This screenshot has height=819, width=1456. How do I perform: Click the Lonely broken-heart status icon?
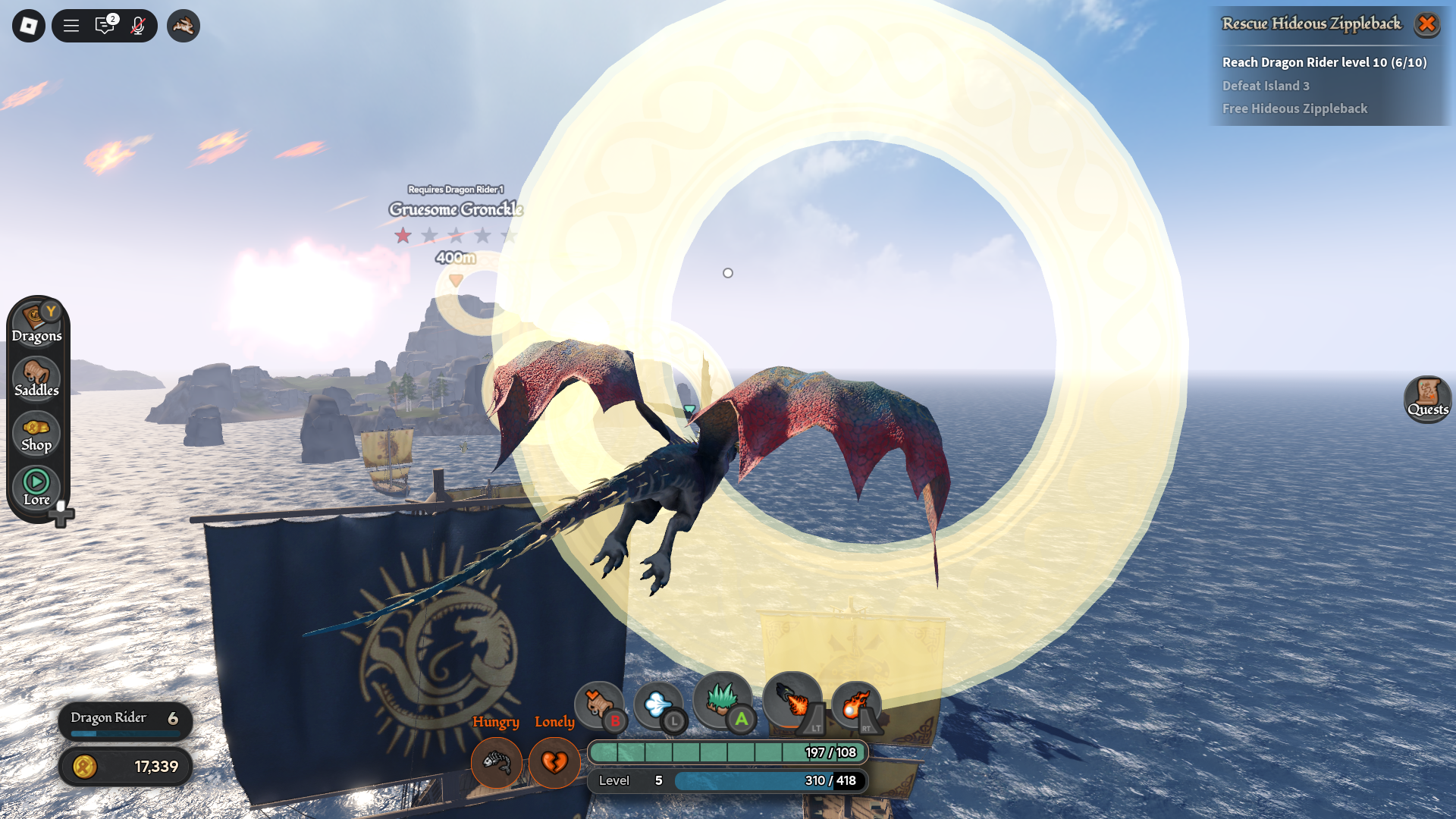(x=554, y=761)
